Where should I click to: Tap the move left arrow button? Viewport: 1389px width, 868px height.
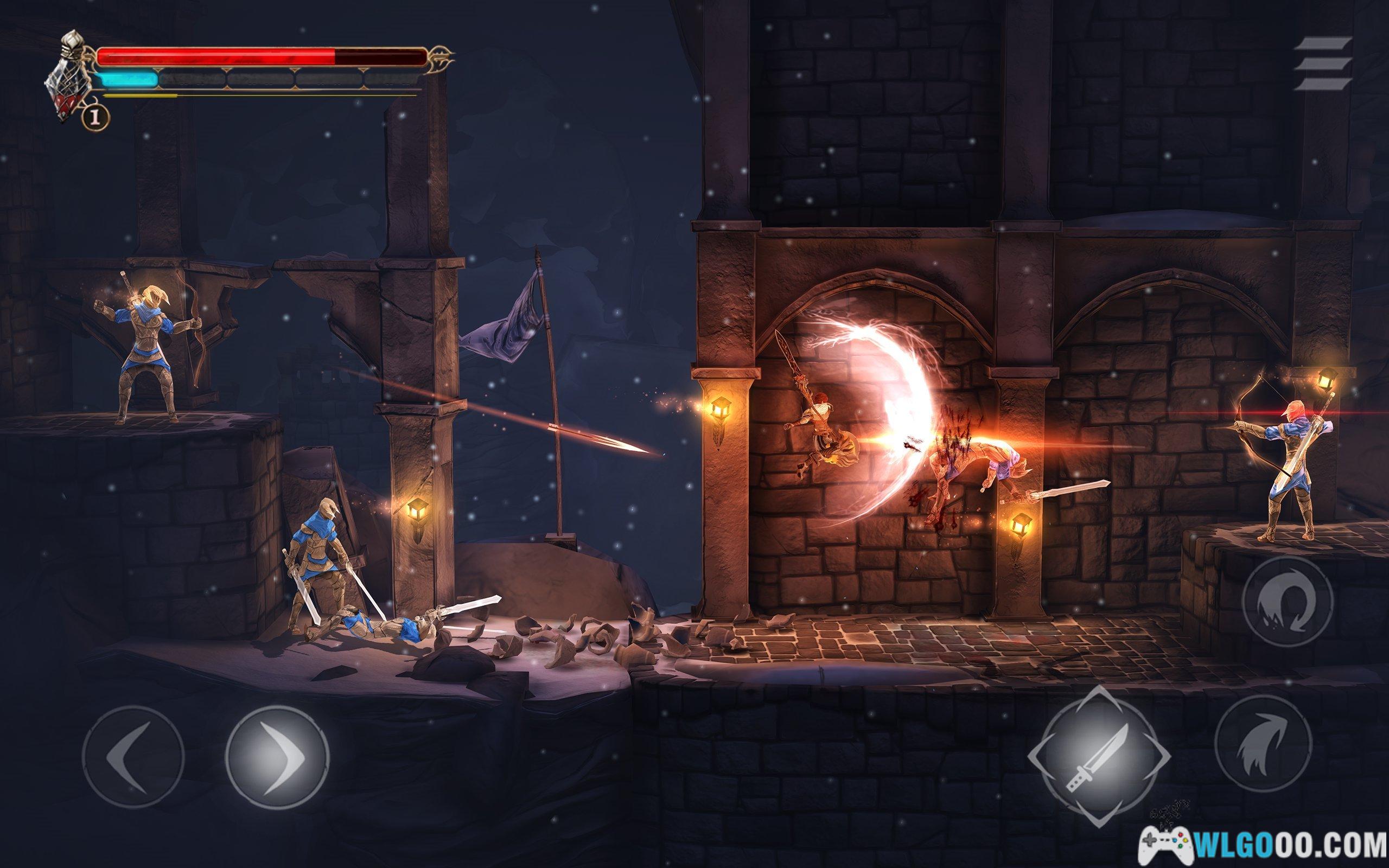point(133,757)
